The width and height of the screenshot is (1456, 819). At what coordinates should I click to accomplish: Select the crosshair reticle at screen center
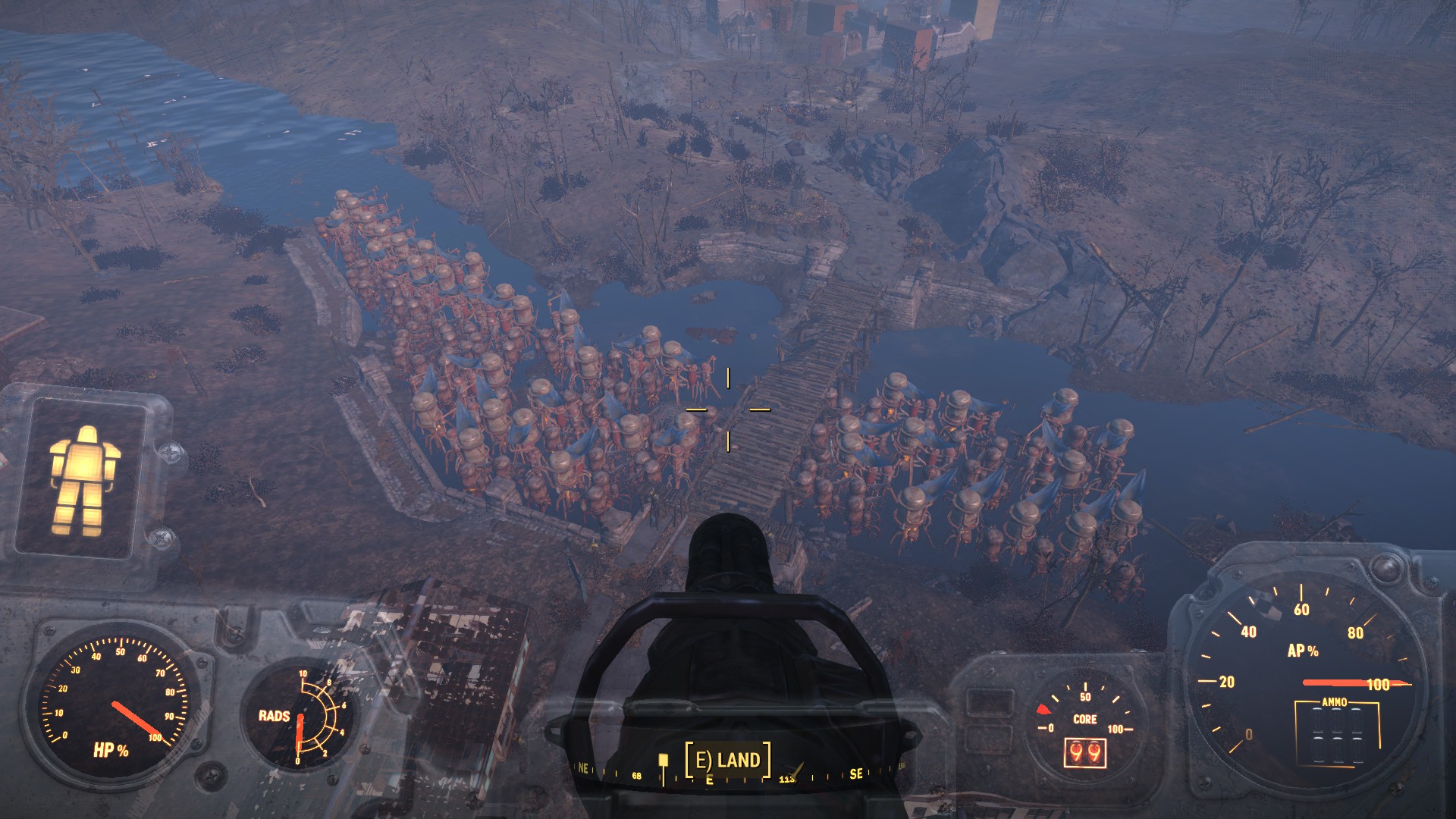pos(729,411)
